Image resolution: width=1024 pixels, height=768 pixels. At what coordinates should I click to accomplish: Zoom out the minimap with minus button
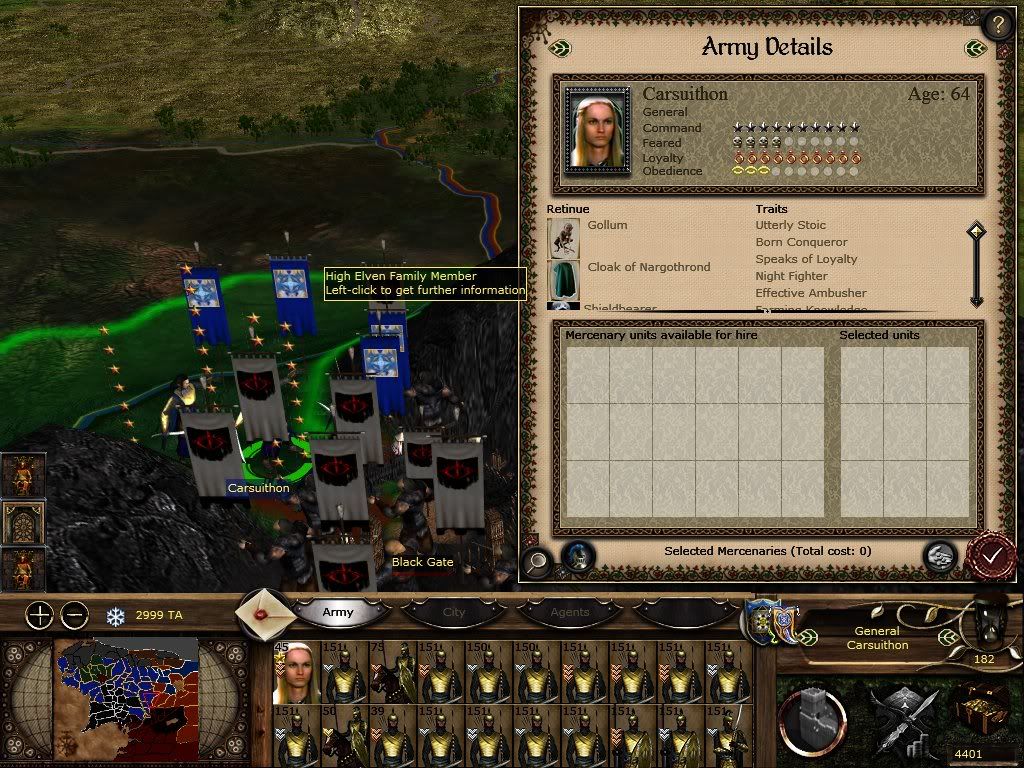[x=75, y=615]
